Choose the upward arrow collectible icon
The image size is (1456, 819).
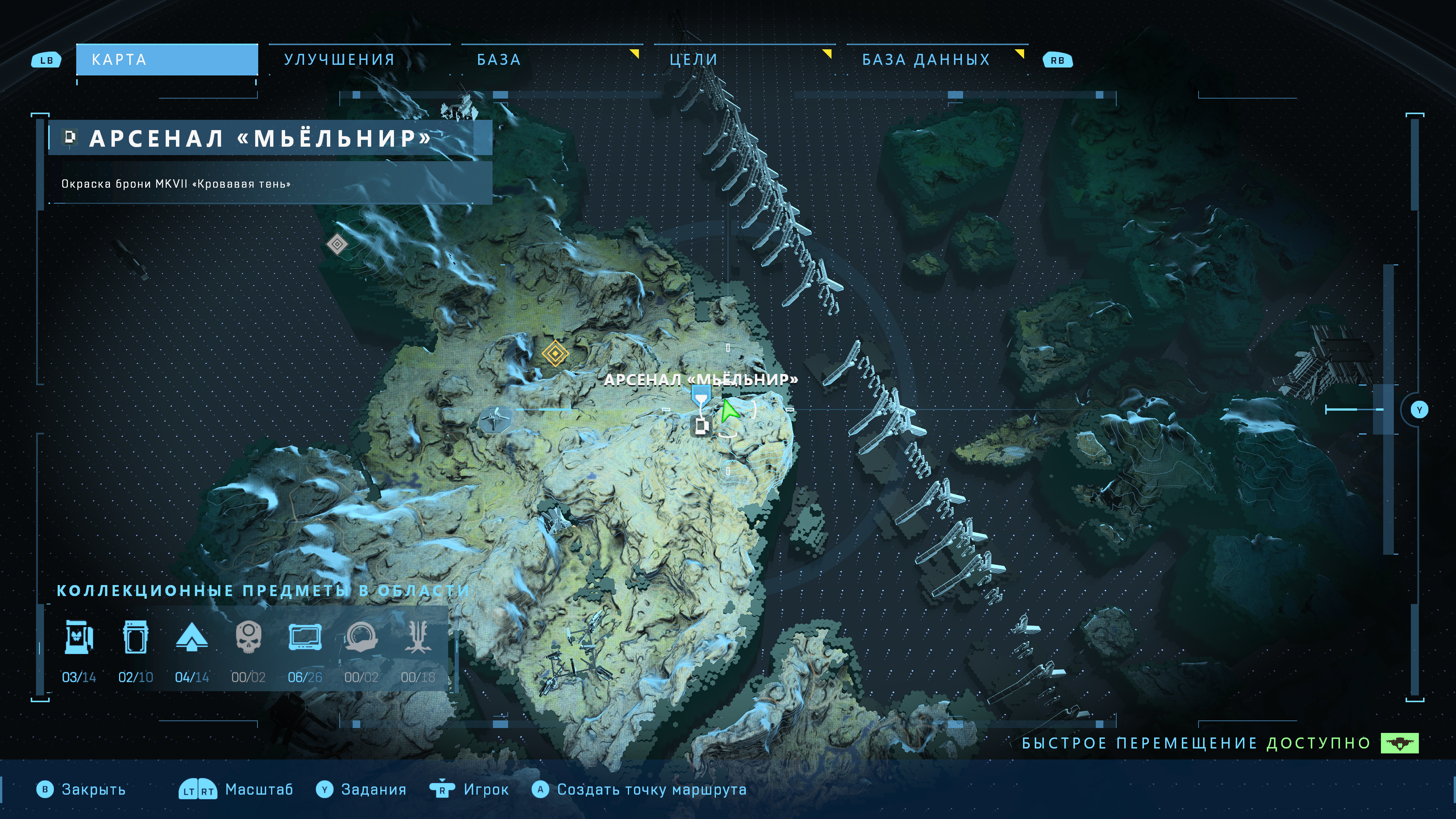tap(191, 637)
